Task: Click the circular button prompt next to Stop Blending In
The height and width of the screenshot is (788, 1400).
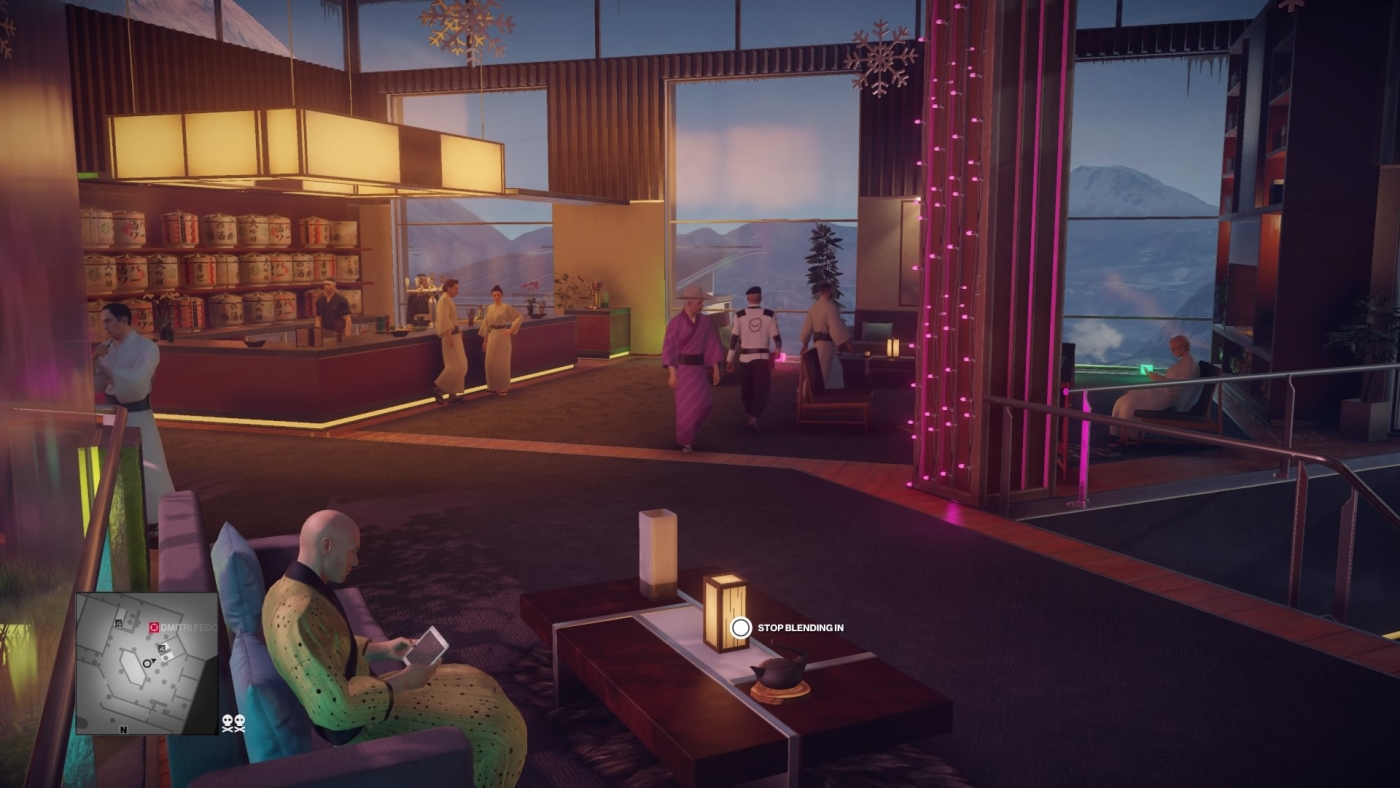Action: pos(740,628)
